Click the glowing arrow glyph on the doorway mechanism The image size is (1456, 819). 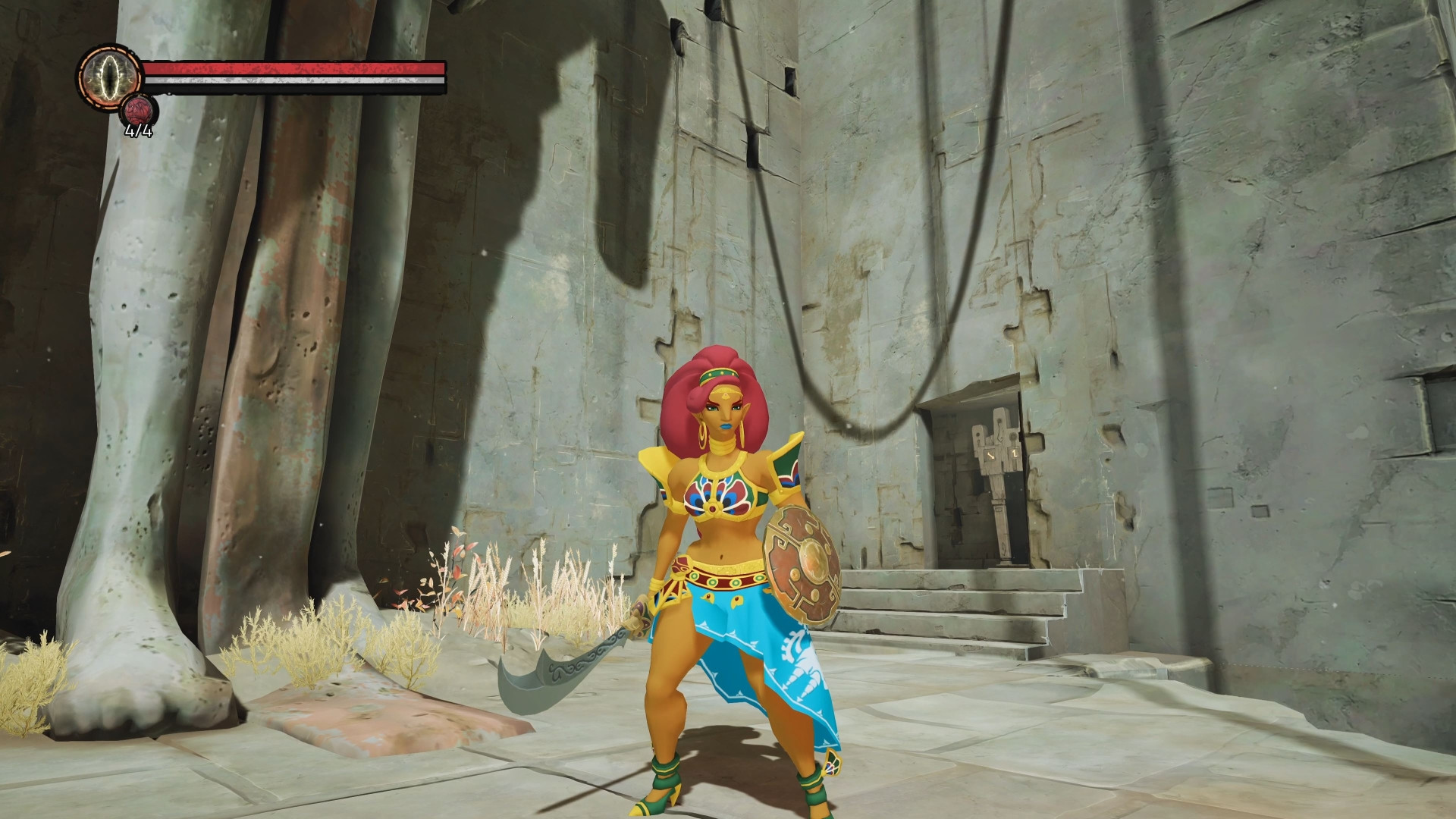point(990,456)
